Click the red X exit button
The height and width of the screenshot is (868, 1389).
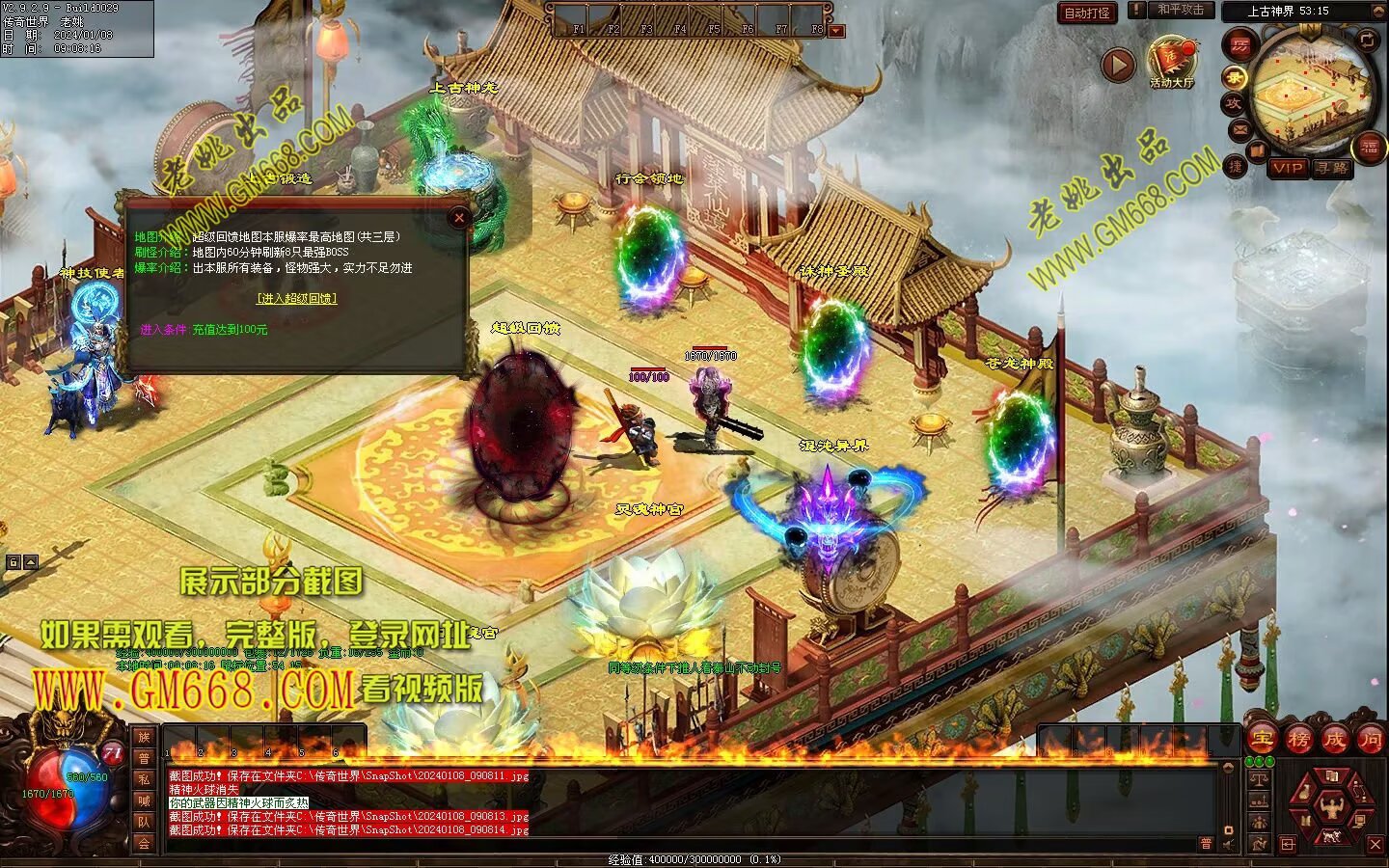pyautogui.click(x=1375, y=845)
